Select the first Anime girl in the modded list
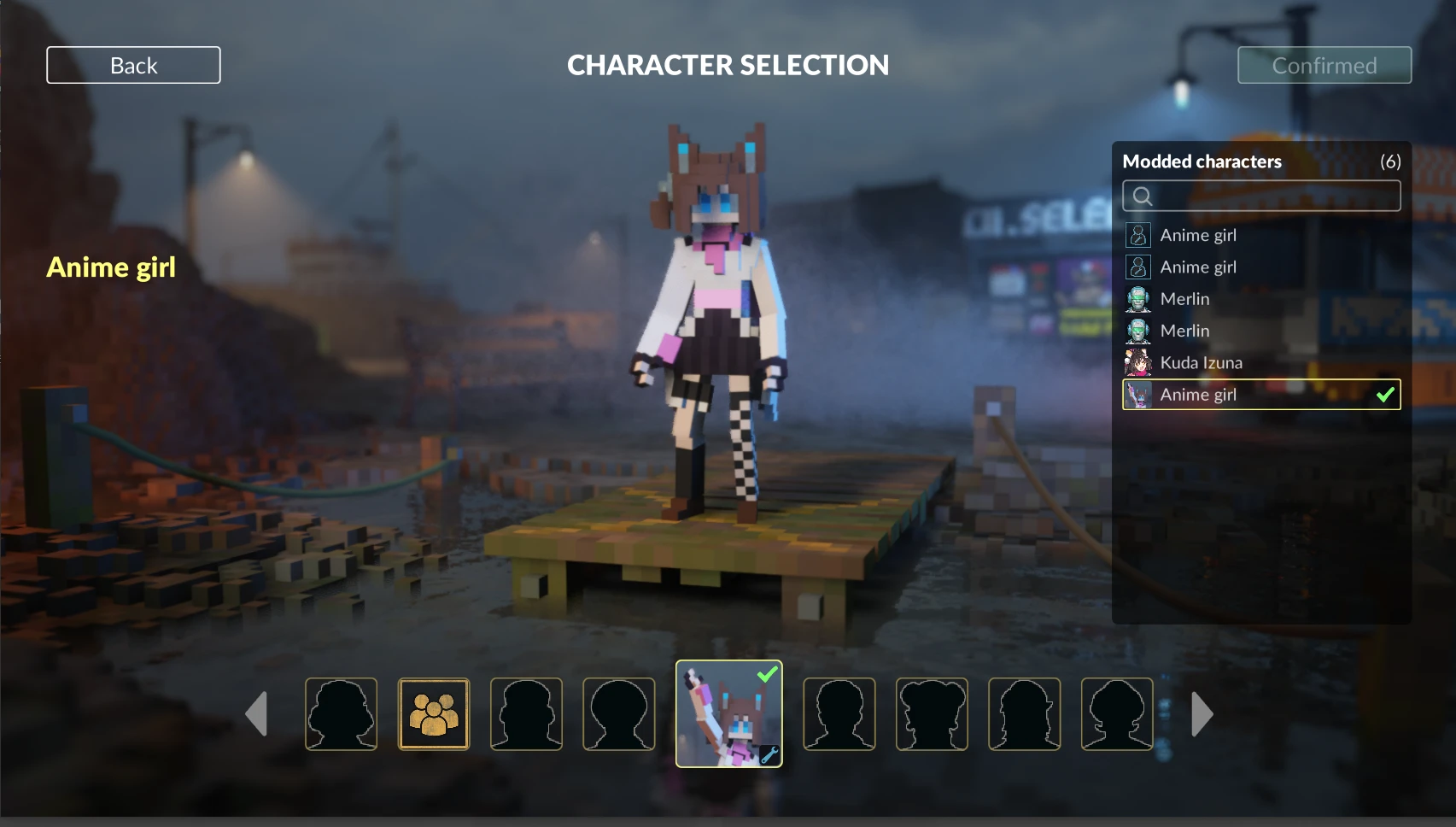Image resolution: width=1456 pixels, height=827 pixels. (x=1197, y=235)
